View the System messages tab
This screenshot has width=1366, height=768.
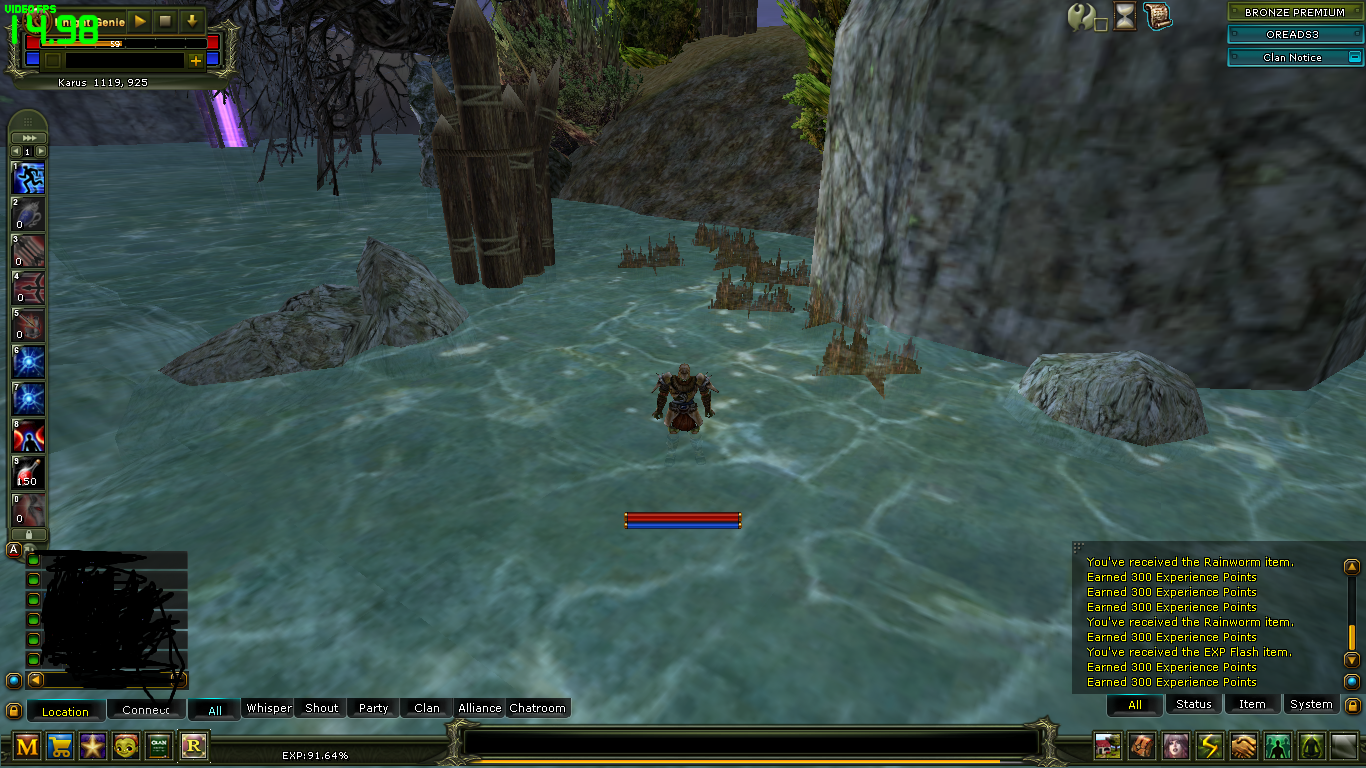1311,704
